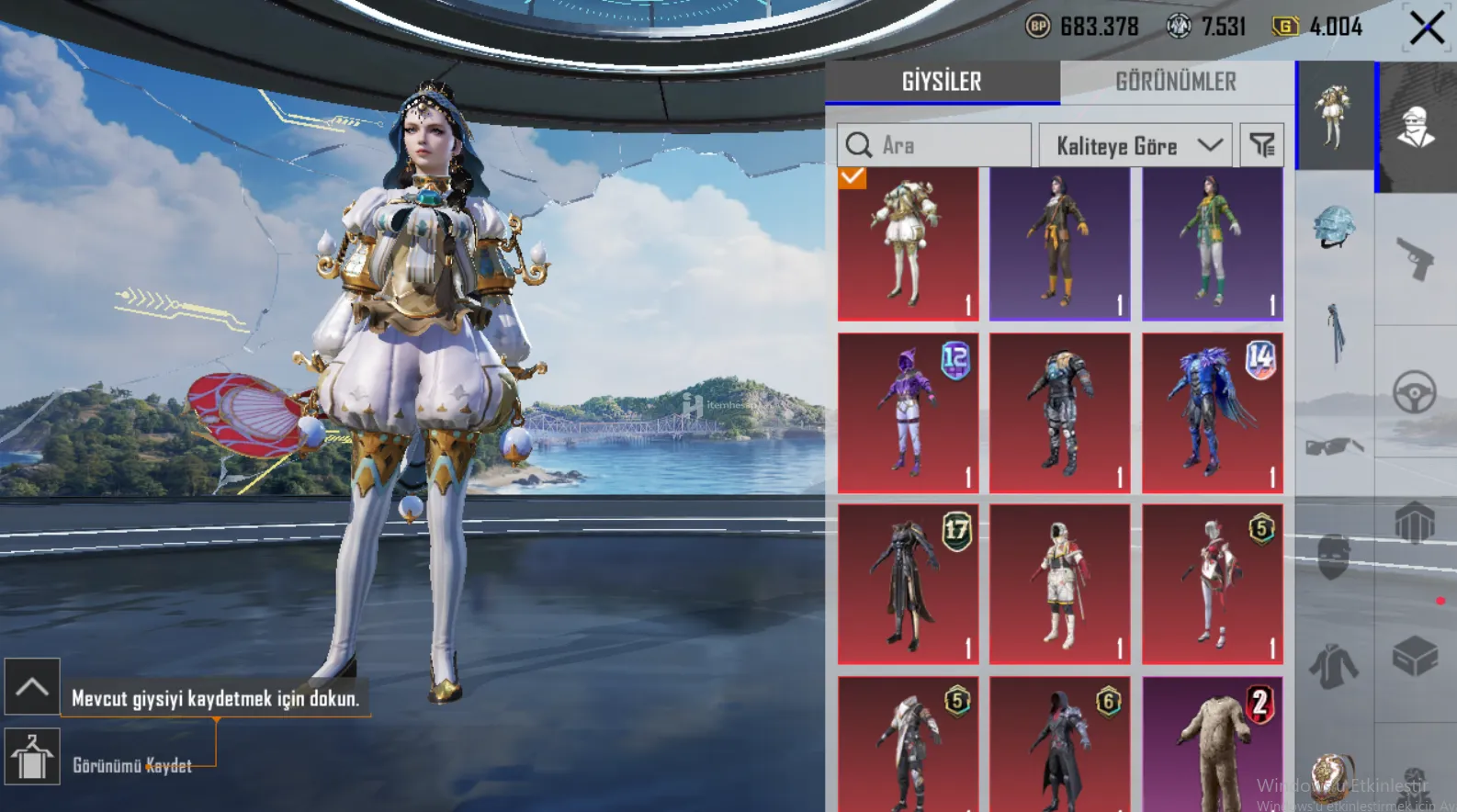The image size is (1457, 812).
Task: Open the pistol weapon skins category
Action: pos(1415,259)
